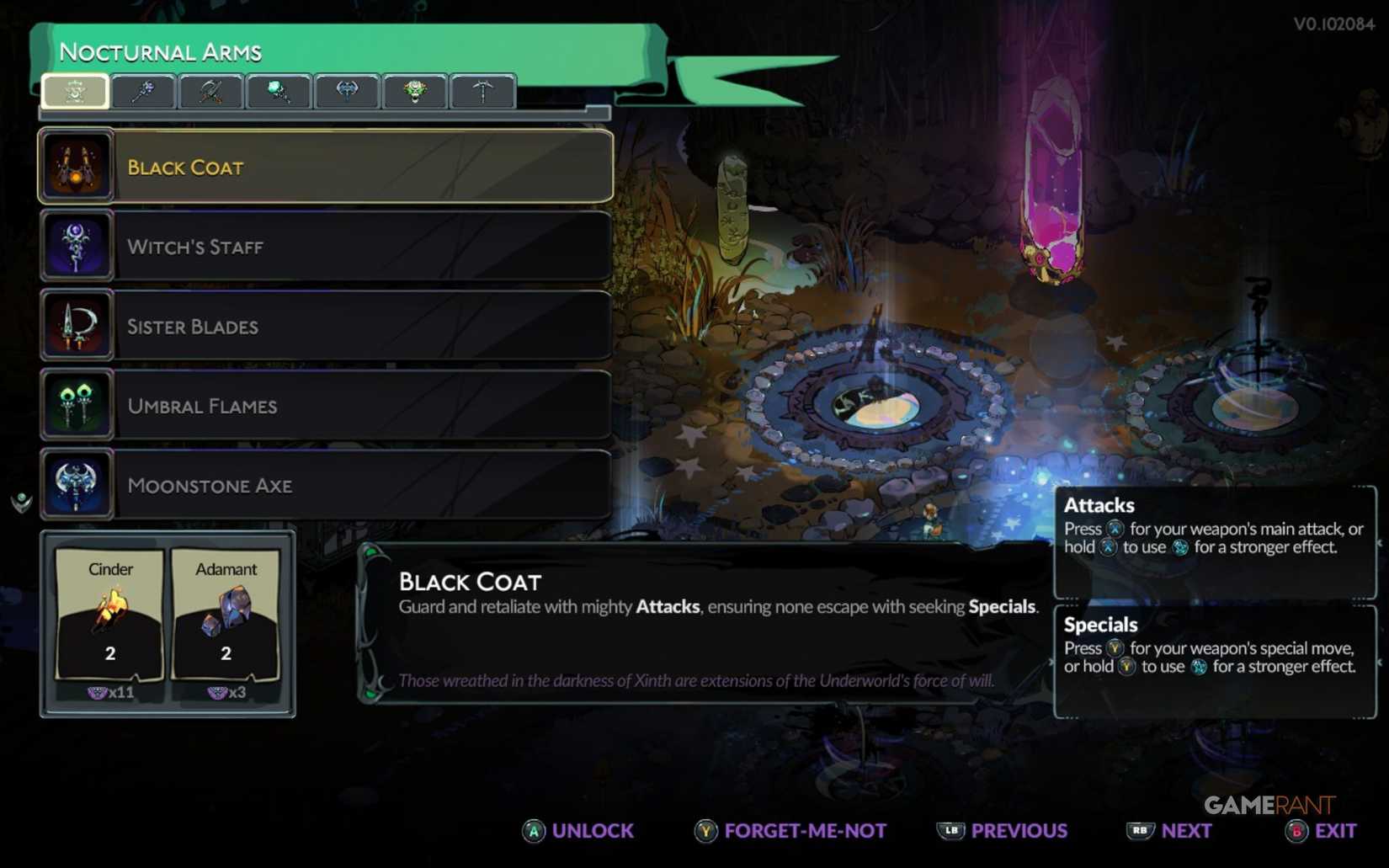Select the Witch's Staff weapon tab icon

click(142, 92)
